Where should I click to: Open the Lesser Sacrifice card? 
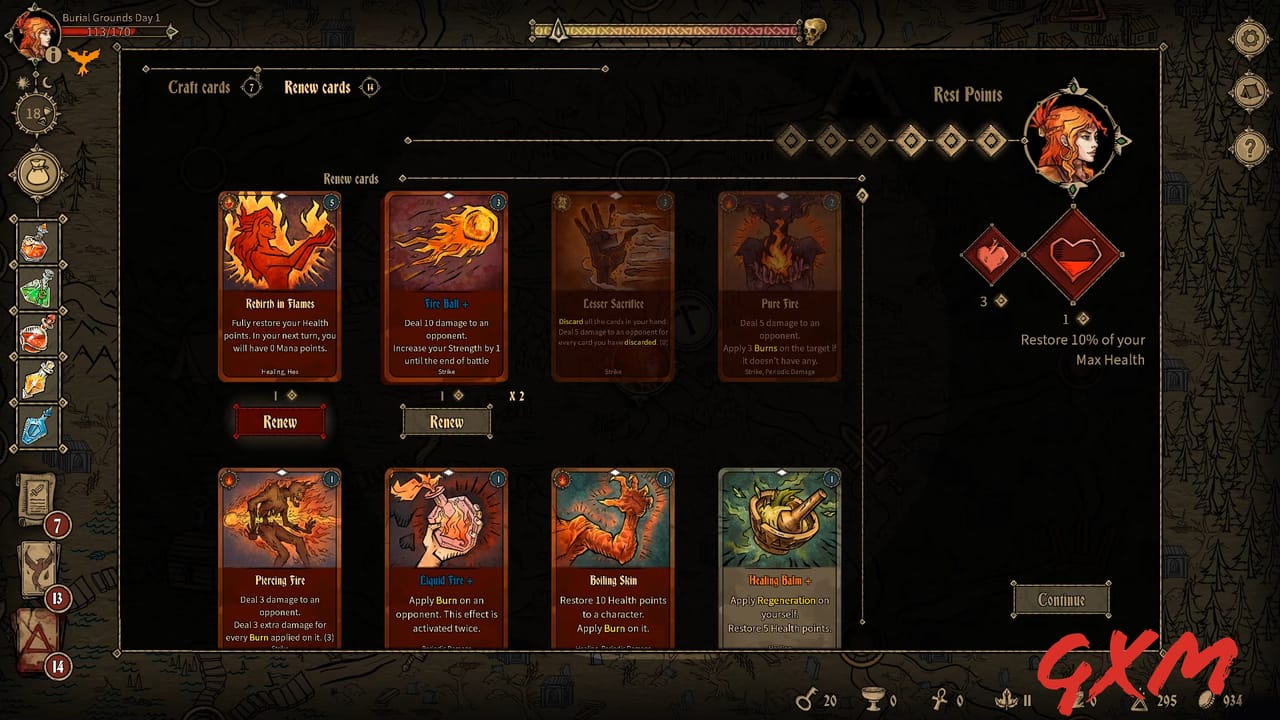point(612,285)
